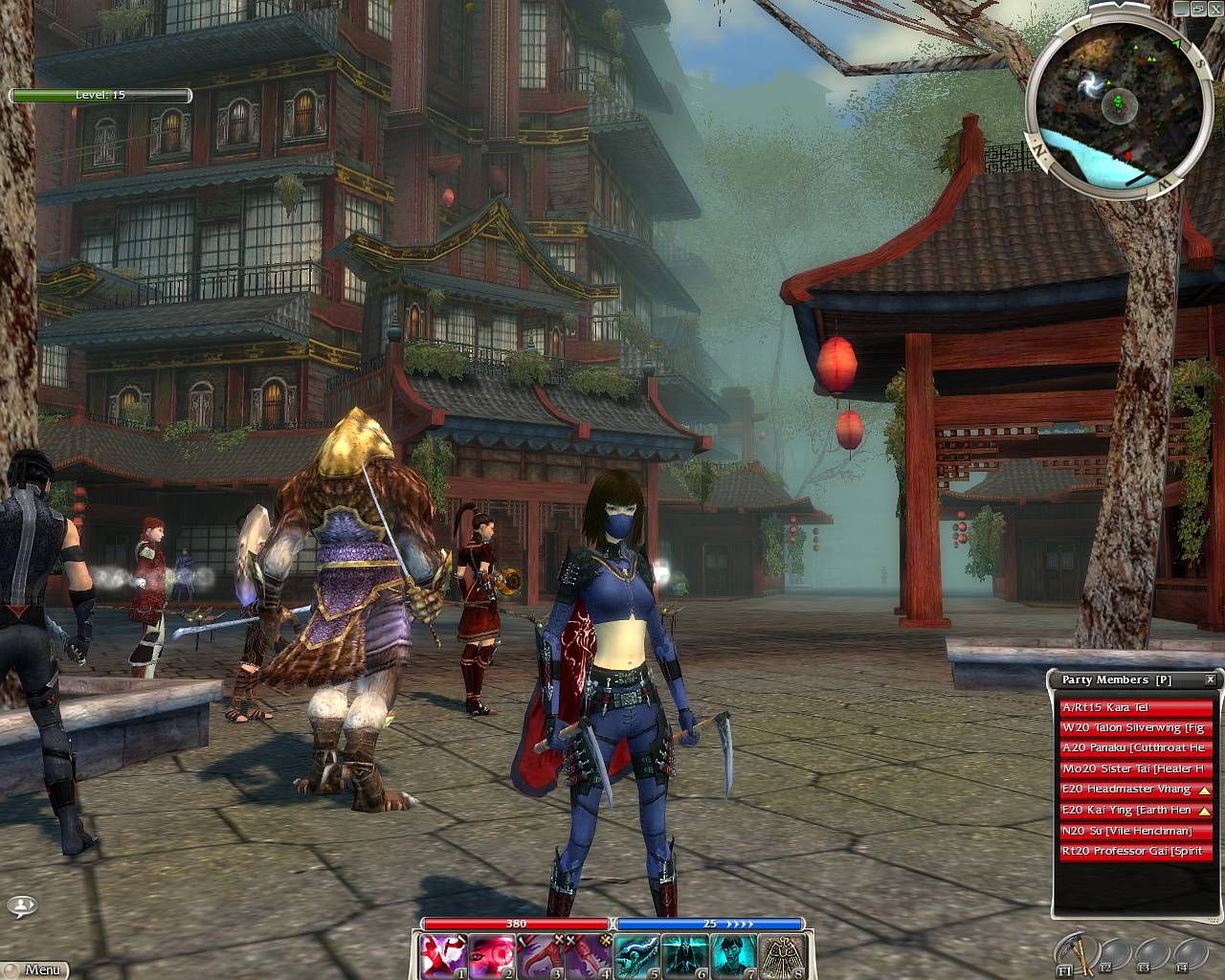Activate the dagger attack skill in slot 3

pyautogui.click(x=541, y=956)
